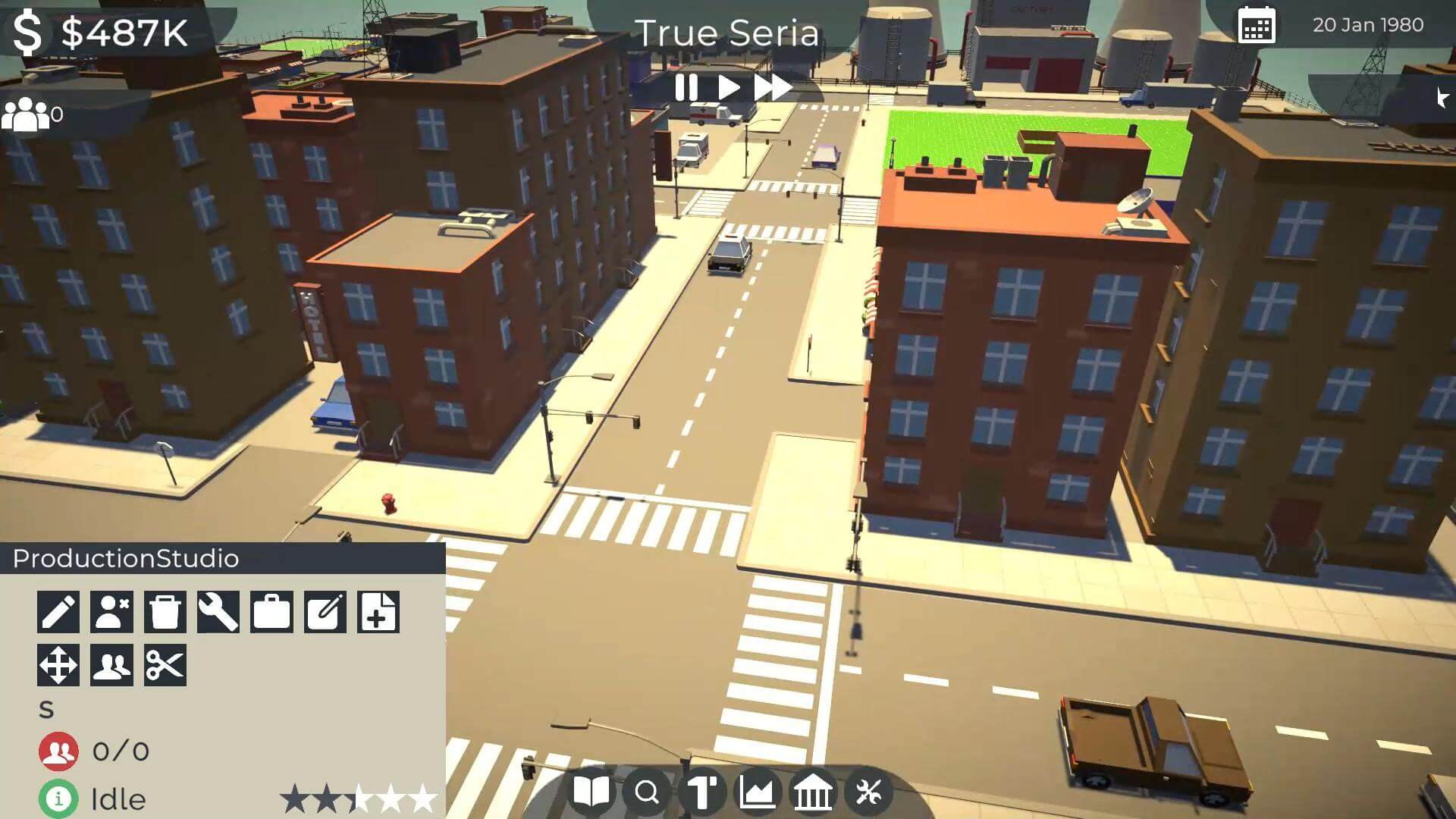
Task: Open the calendar next to the date
Action: 1256,26
